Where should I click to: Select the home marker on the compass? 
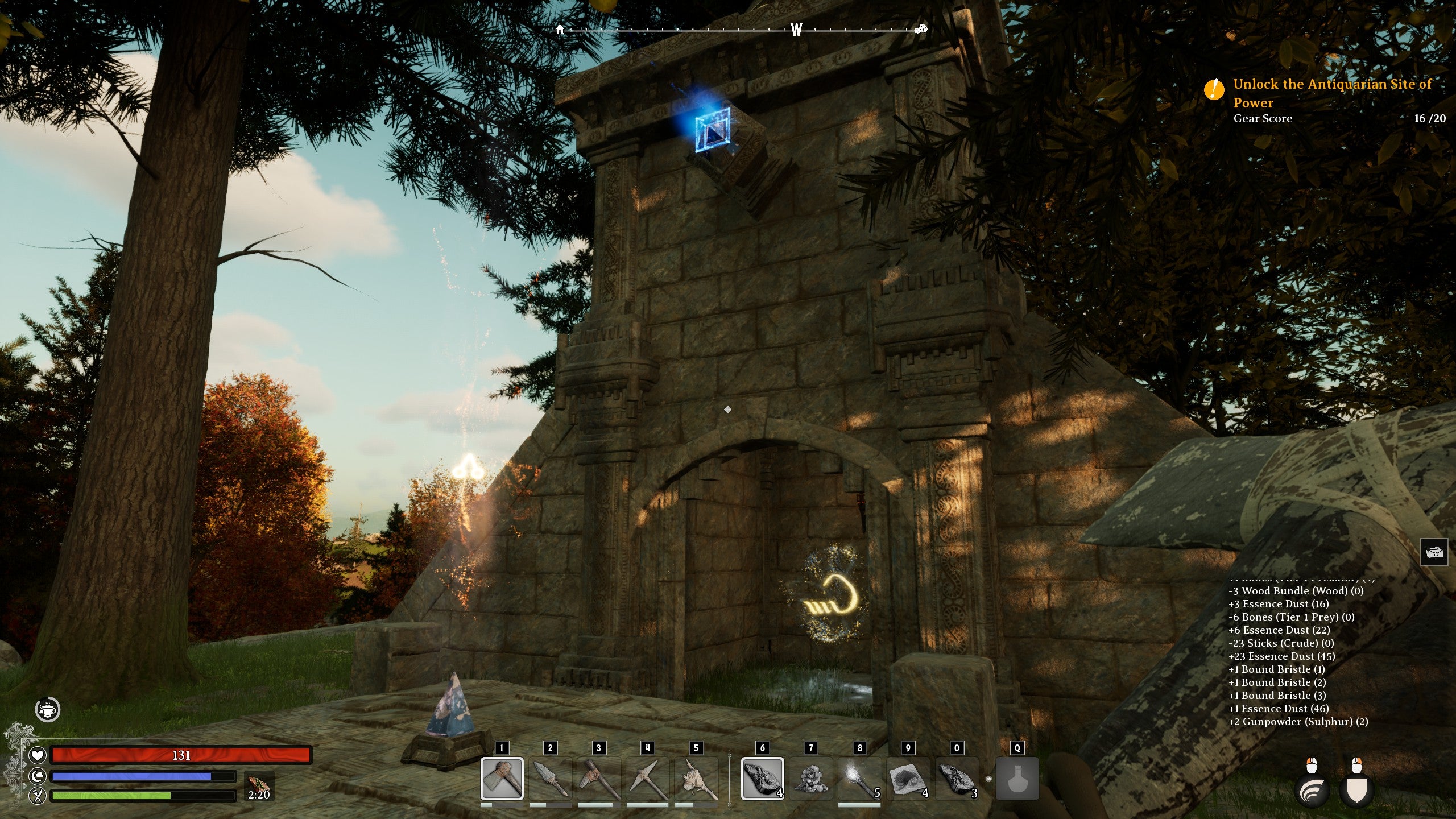click(560, 29)
